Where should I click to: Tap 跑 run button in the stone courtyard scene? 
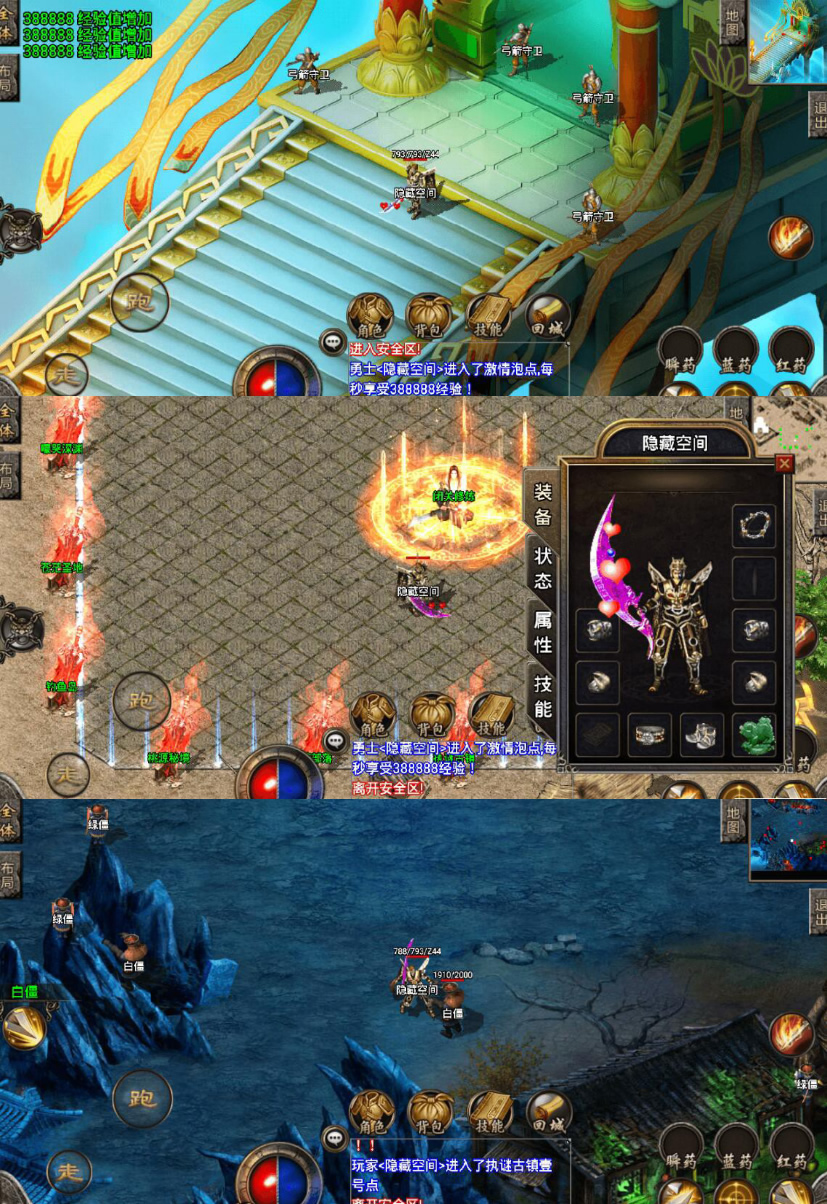[x=141, y=701]
